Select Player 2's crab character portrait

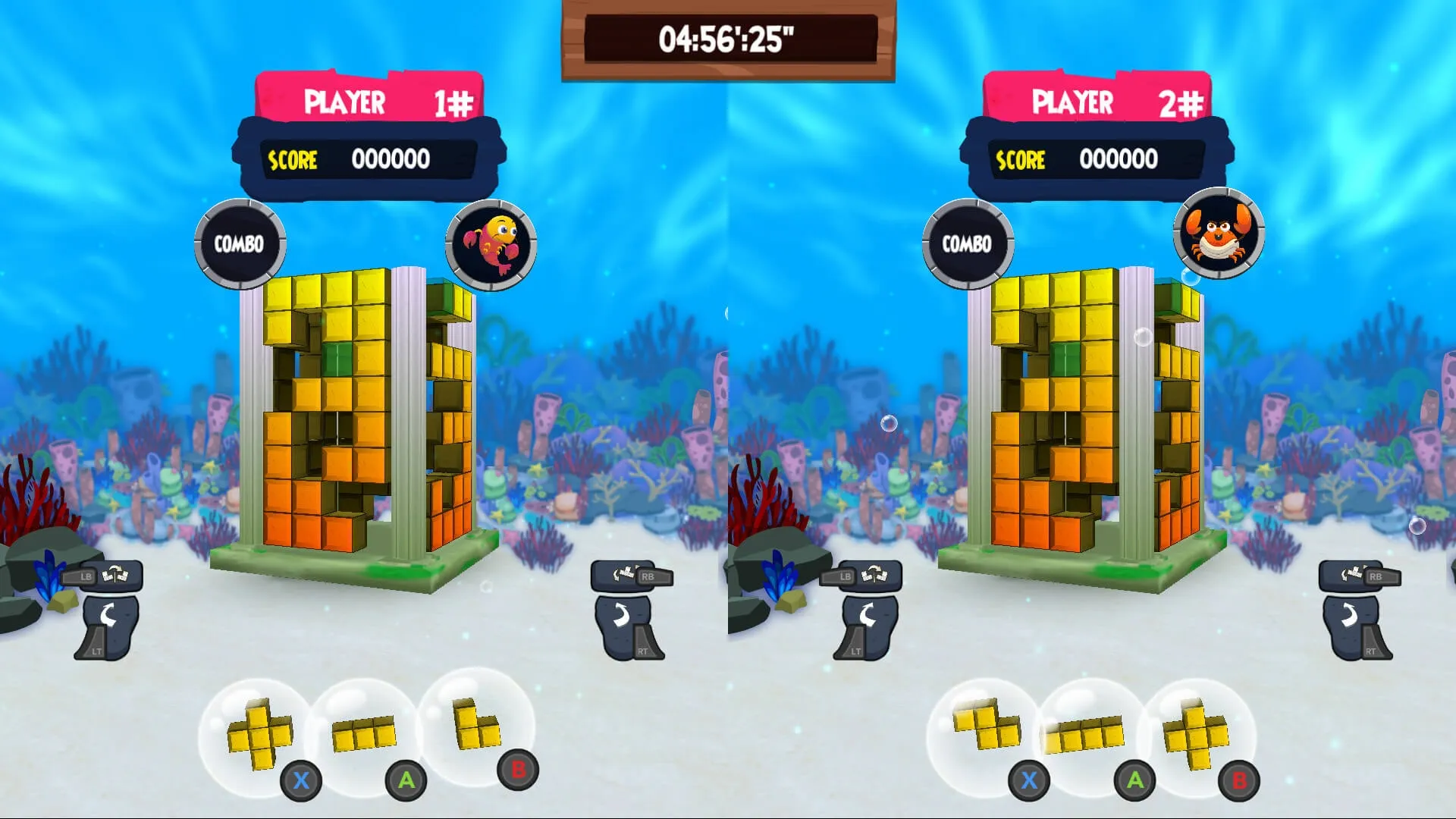click(1219, 233)
